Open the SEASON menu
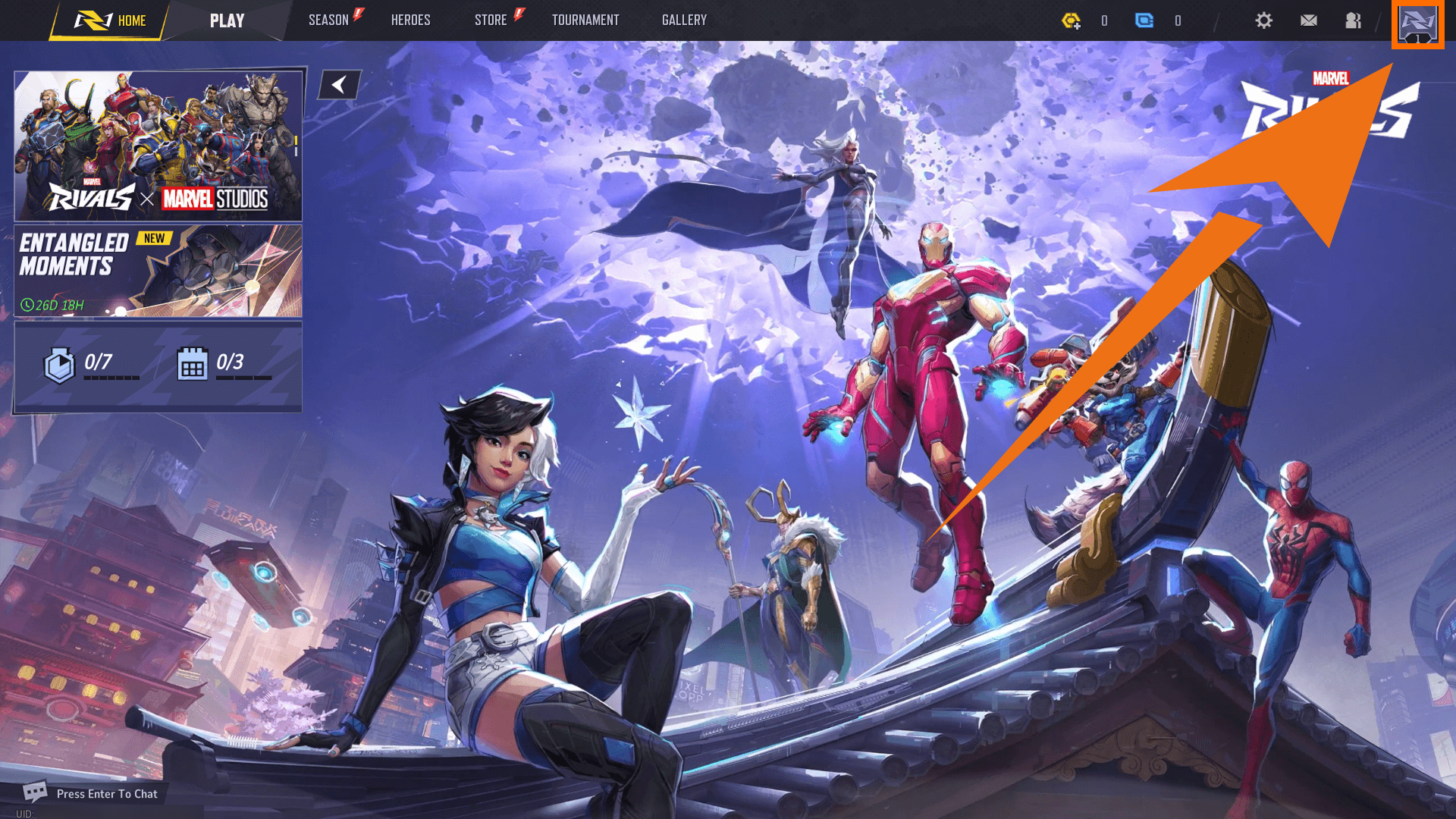This screenshot has width=1456, height=819. pos(328,20)
